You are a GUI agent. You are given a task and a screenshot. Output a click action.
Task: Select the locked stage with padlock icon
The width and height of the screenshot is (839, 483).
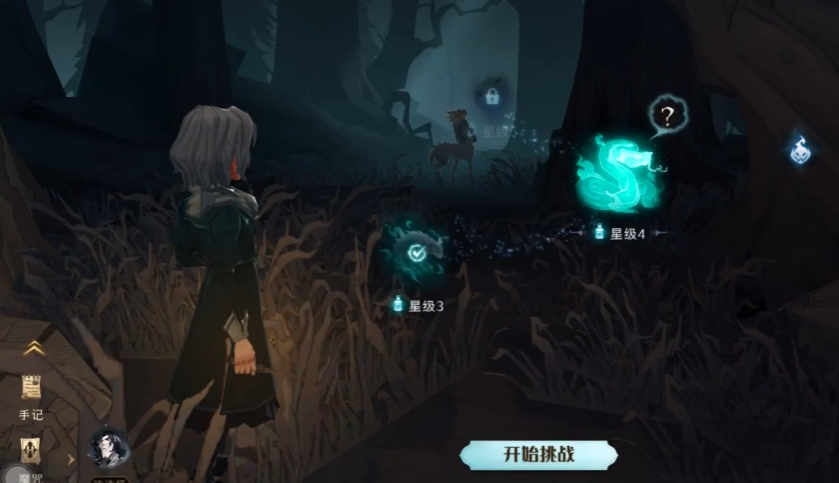pyautogui.click(x=491, y=97)
